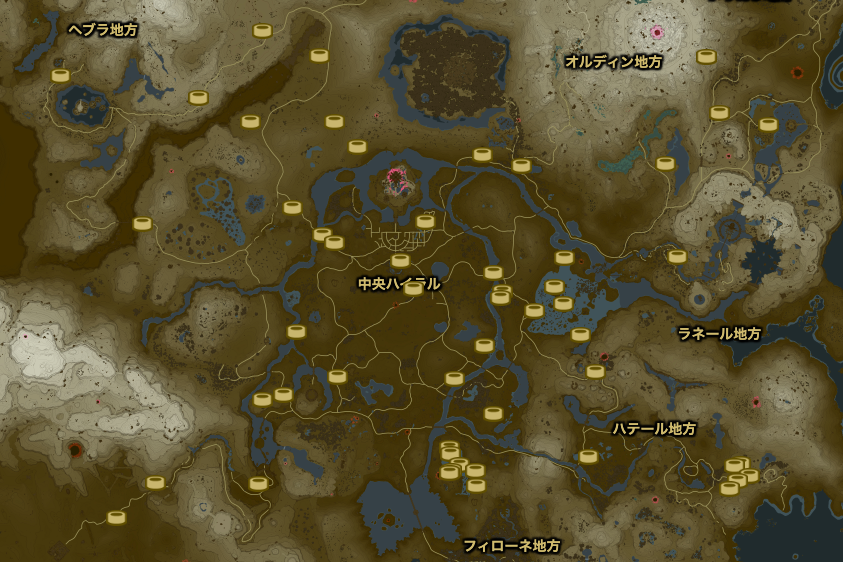Select the オルディン地方 region label
The image size is (843, 562).
[x=613, y=61]
